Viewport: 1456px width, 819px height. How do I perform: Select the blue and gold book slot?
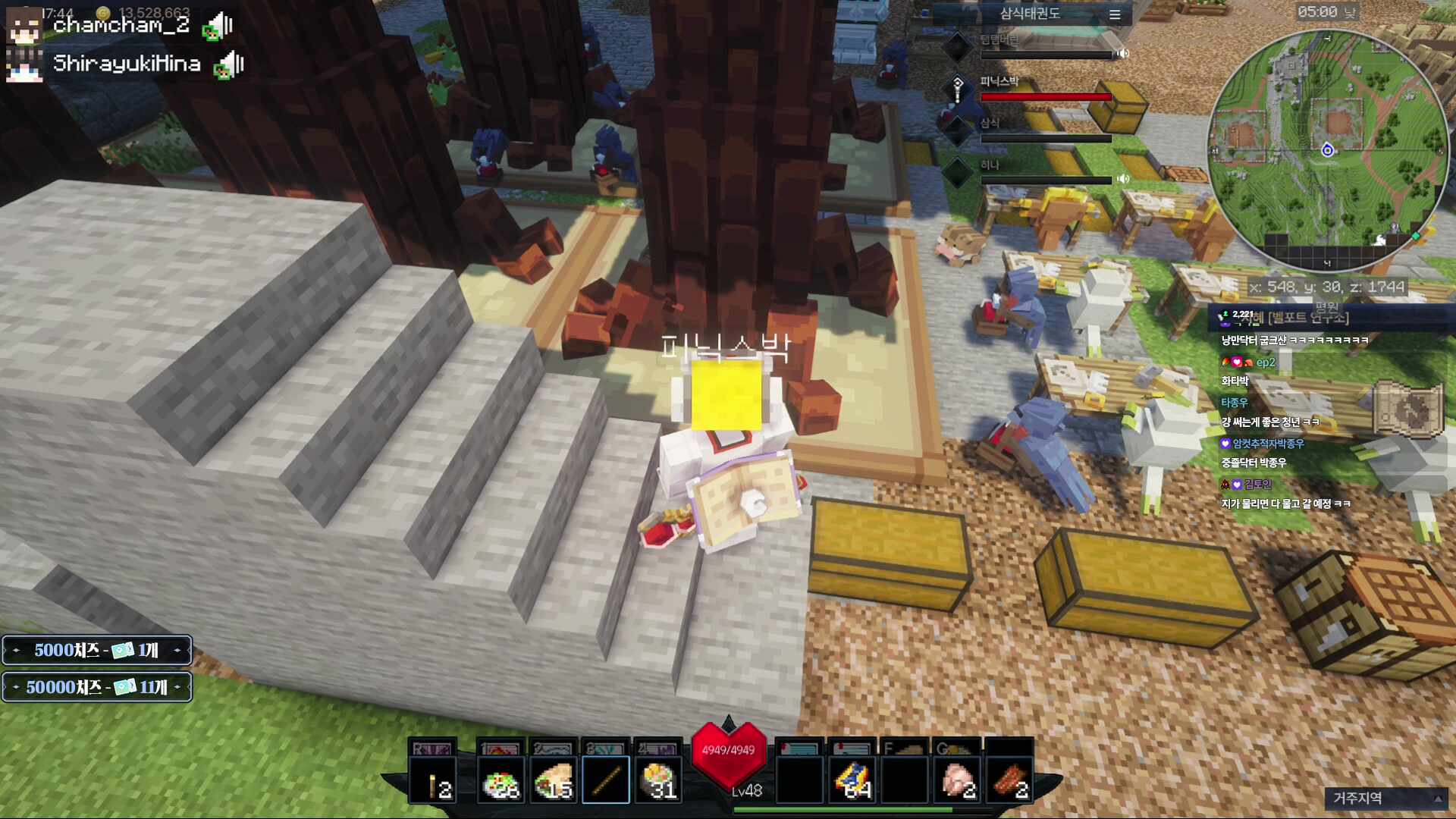click(852, 780)
